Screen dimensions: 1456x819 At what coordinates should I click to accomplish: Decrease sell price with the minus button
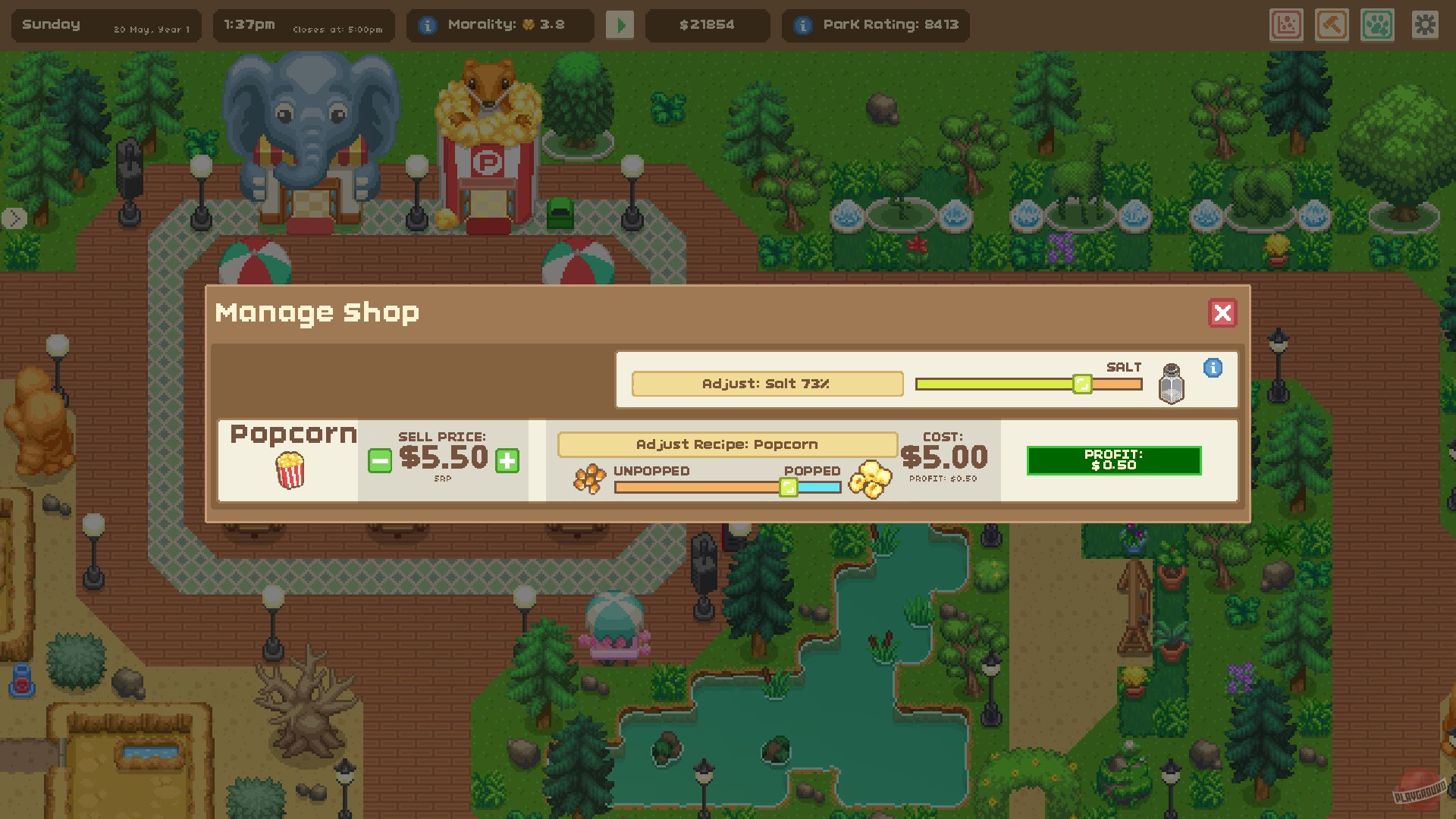click(378, 460)
